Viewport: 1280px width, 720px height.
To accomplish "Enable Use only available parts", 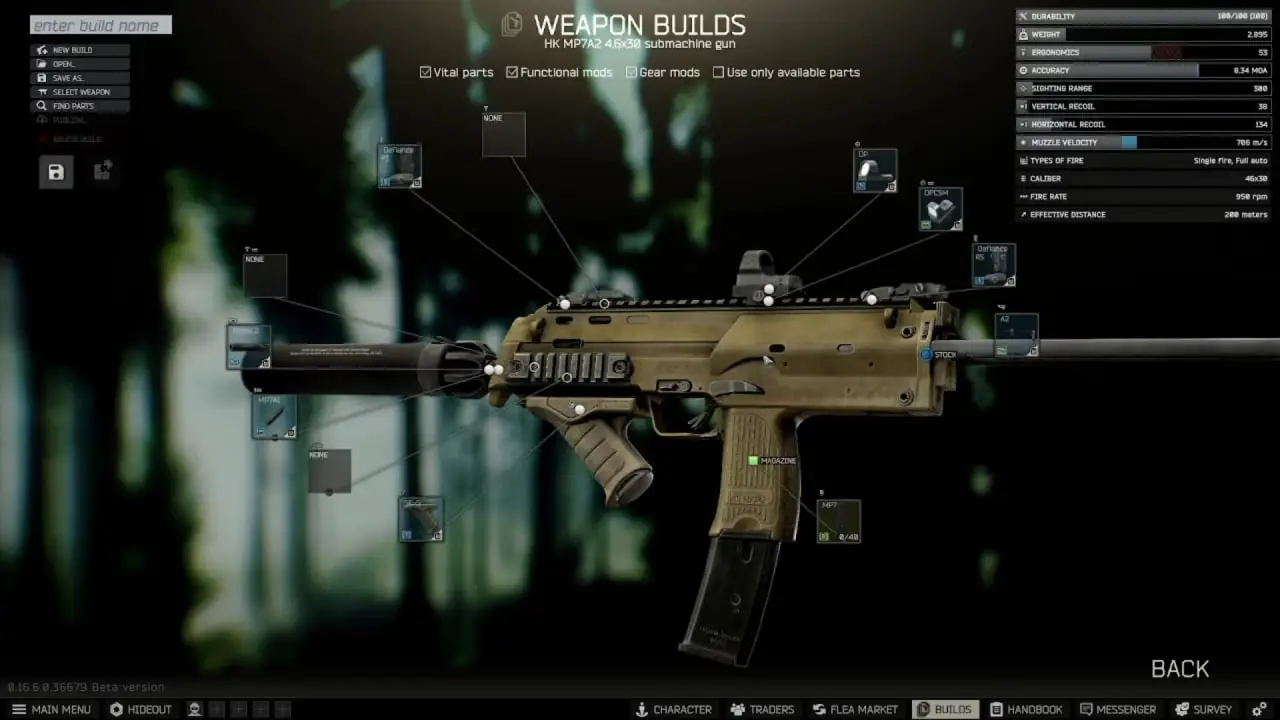I will point(718,72).
